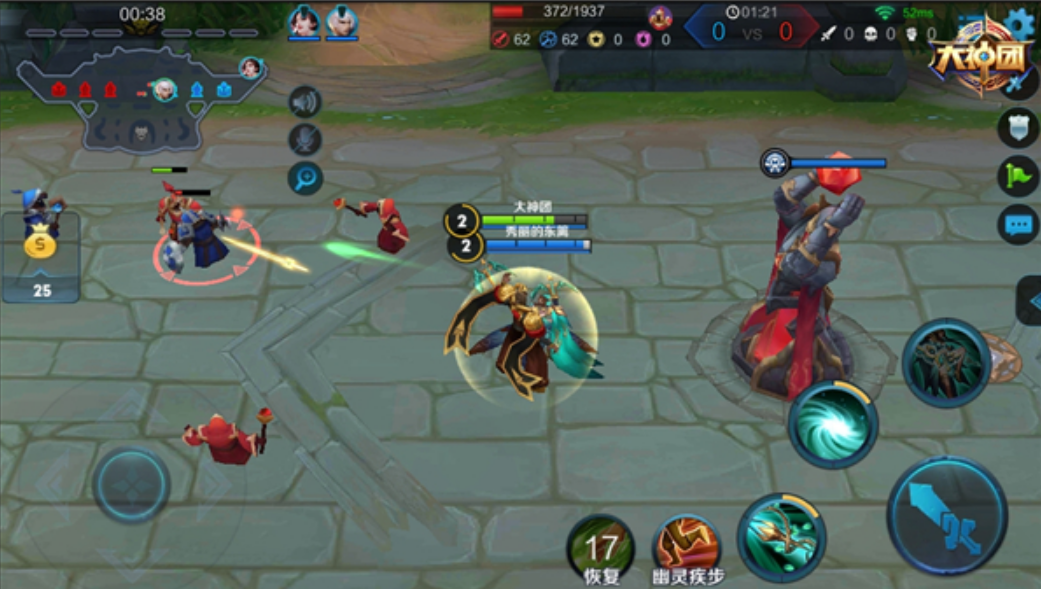Viewport: 1041px width, 589px height.
Task: Tap the green flag signal button
Action: click(1017, 176)
